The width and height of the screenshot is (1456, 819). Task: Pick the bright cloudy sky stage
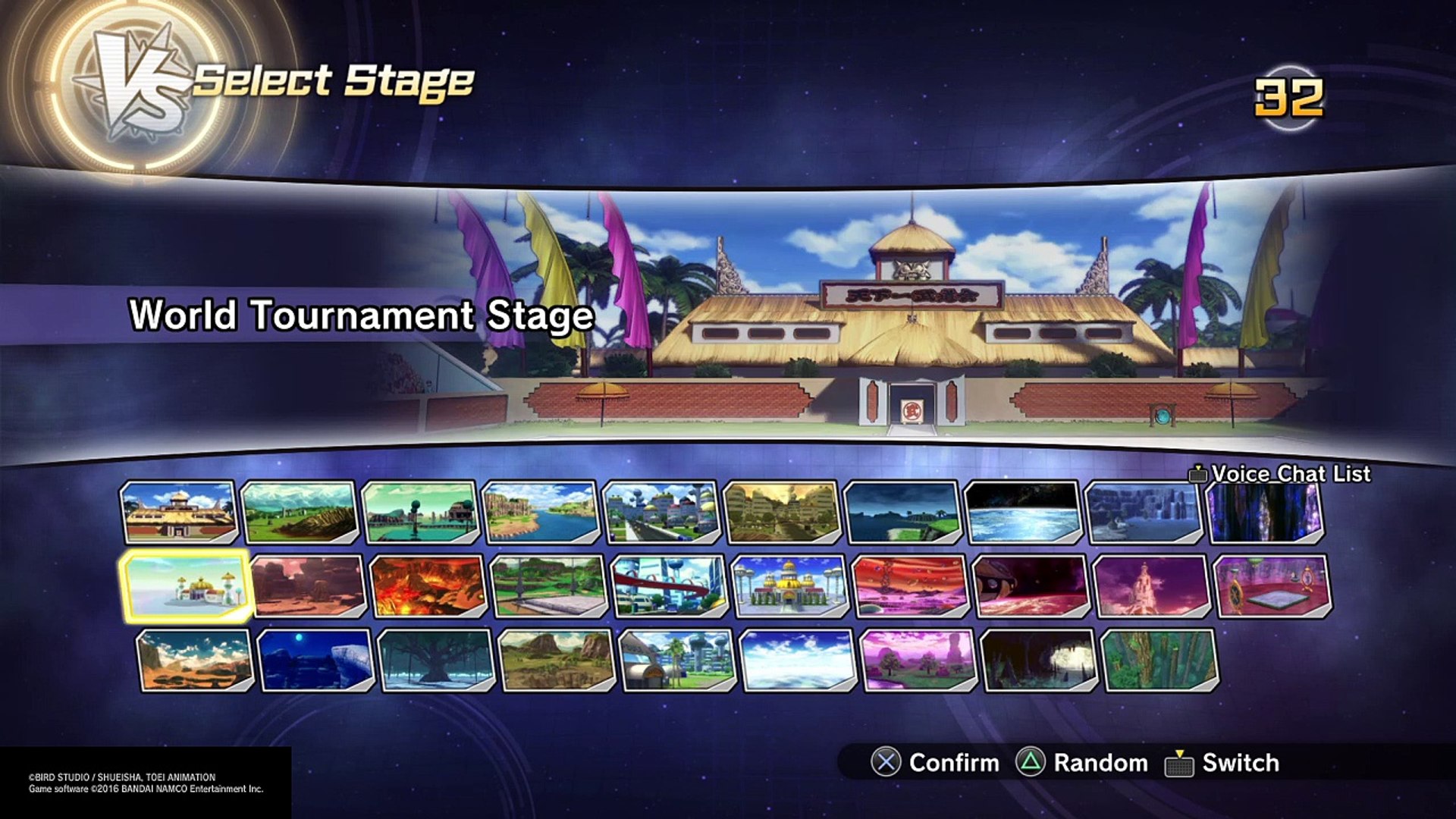pyautogui.click(x=798, y=661)
